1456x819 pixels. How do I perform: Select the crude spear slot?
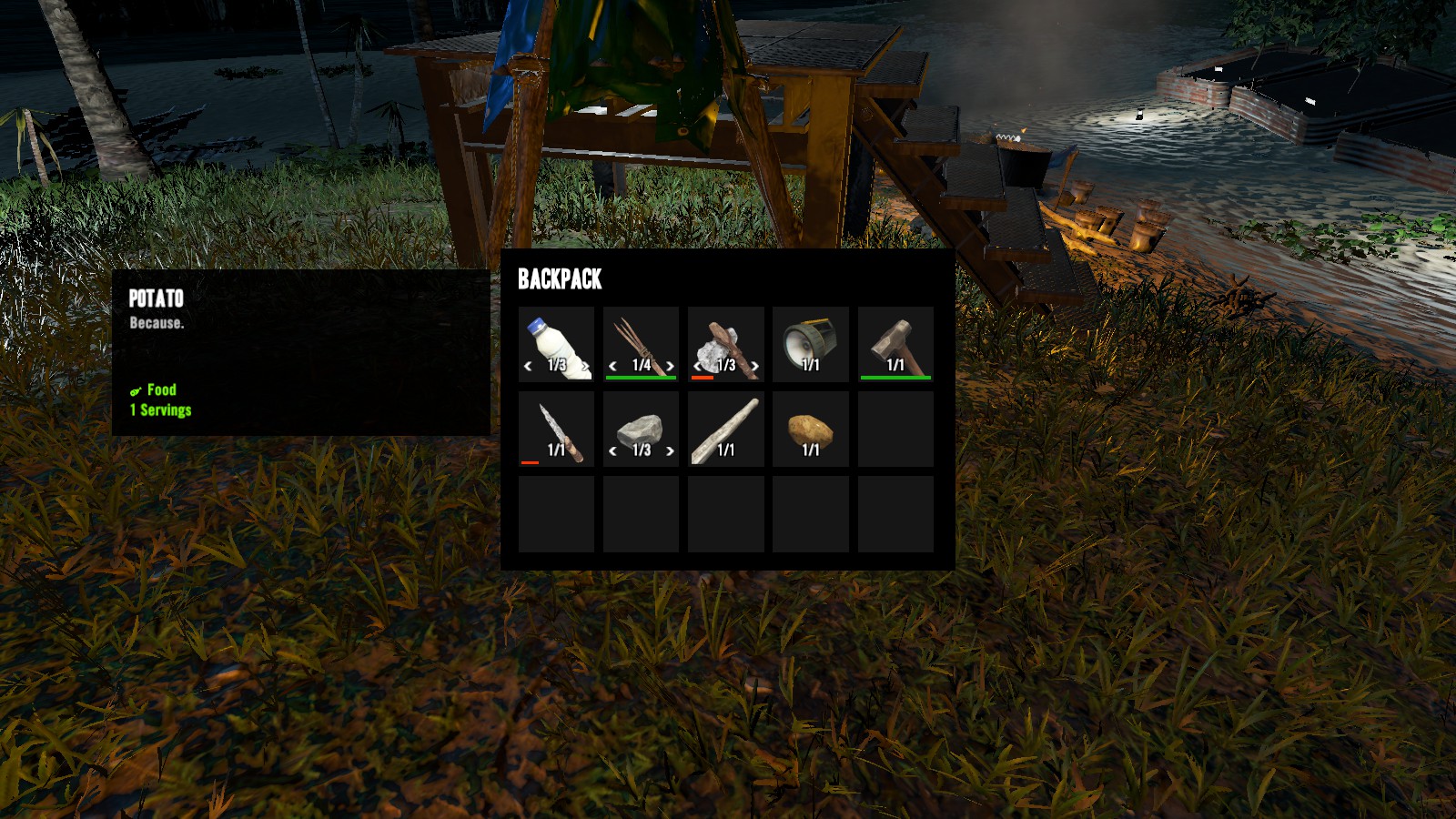[641, 342]
